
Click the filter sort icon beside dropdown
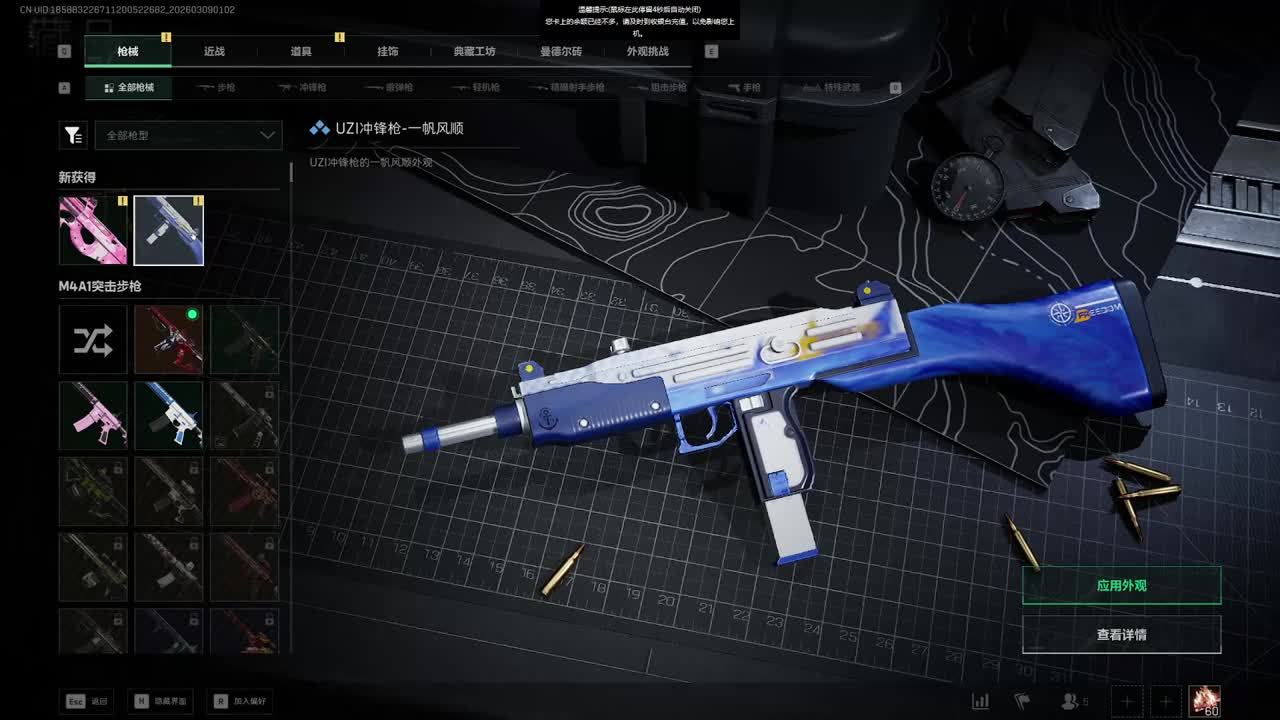73,135
